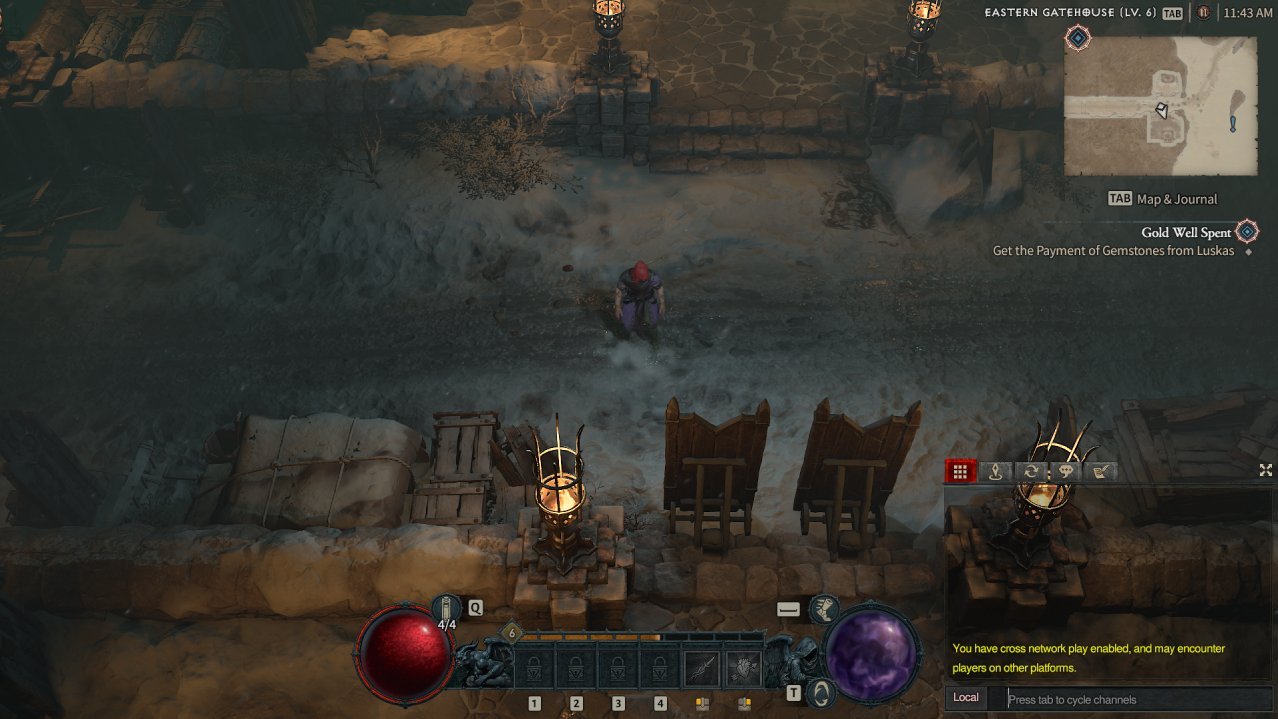The image size is (1278, 719).
Task: Click the quest marker icon above the minimap
Action: coord(1078,38)
